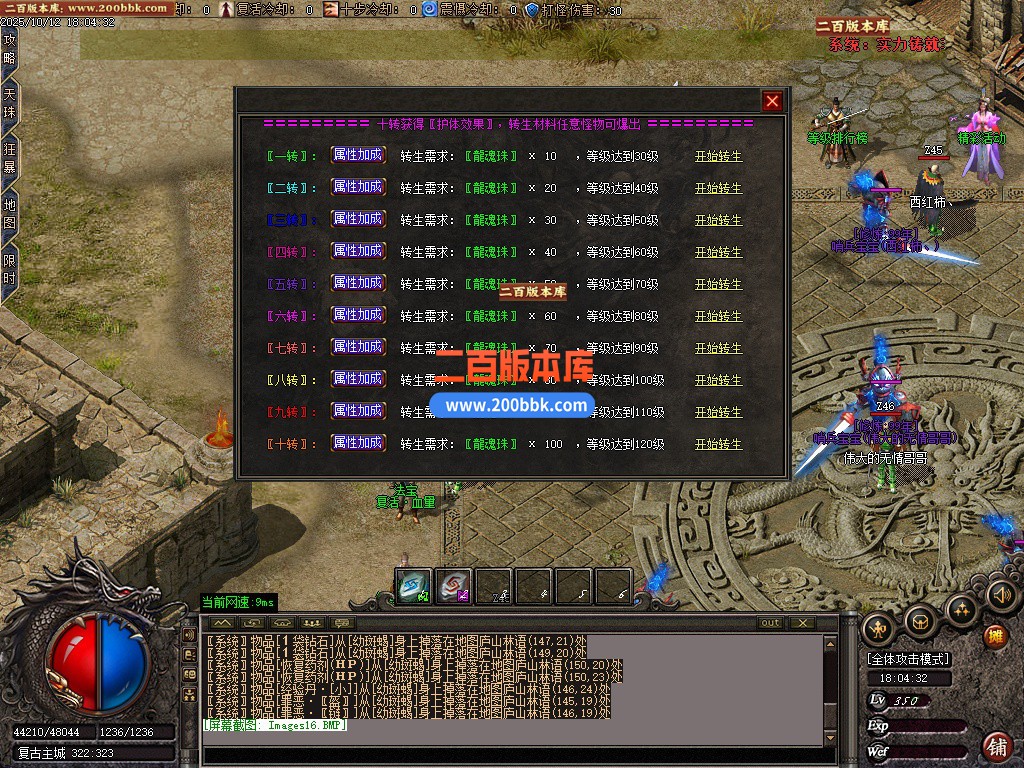
Task: Open the 摊 stall button
Action: click(x=995, y=635)
